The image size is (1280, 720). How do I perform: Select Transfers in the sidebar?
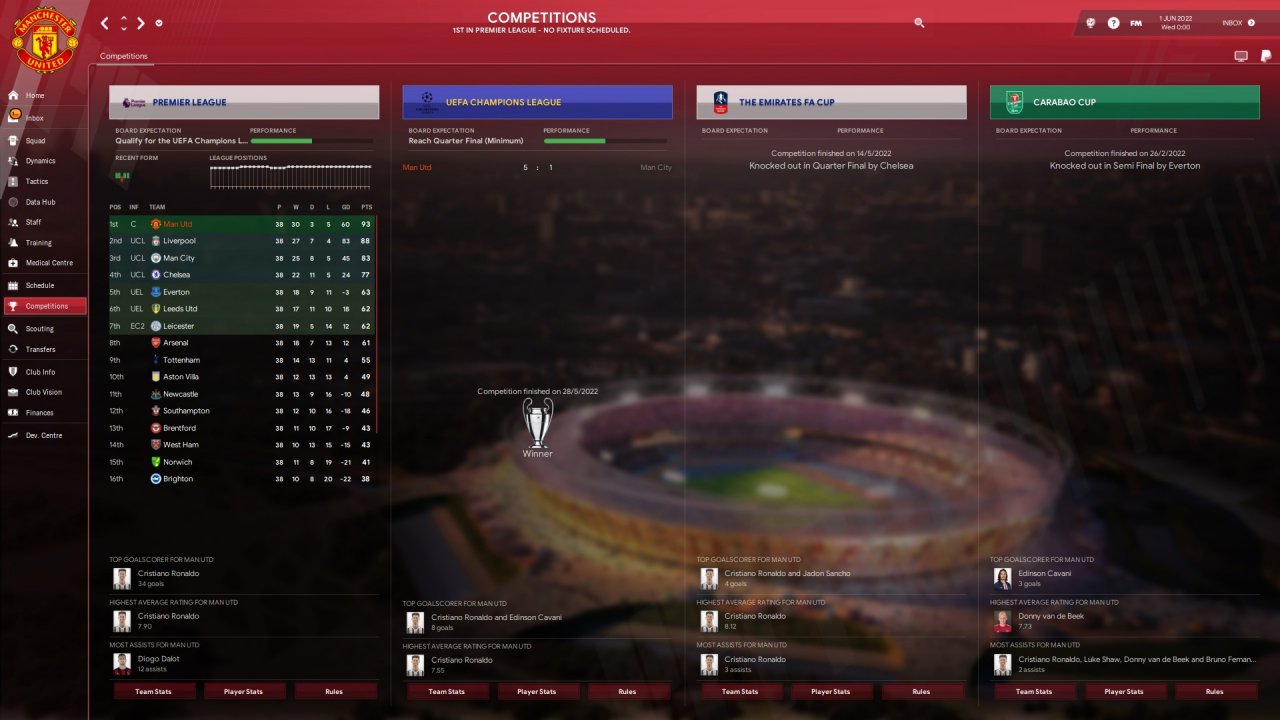[40, 349]
